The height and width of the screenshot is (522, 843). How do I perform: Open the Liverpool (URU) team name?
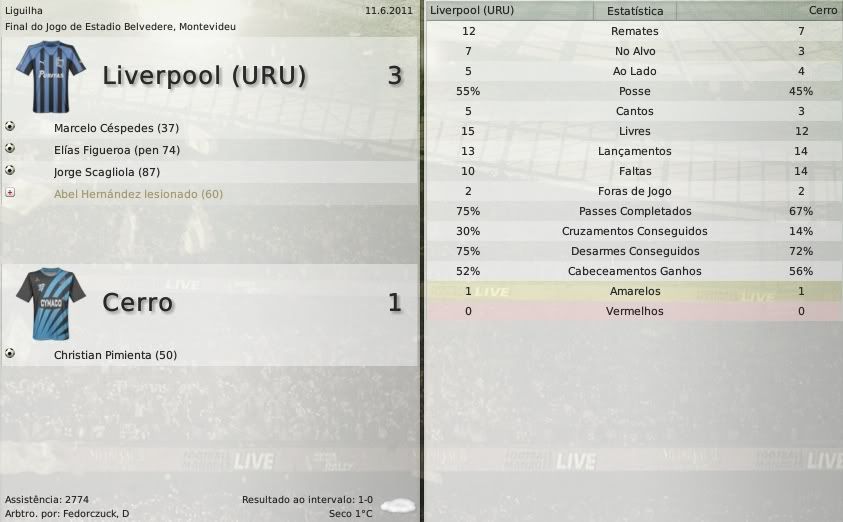tap(204, 76)
